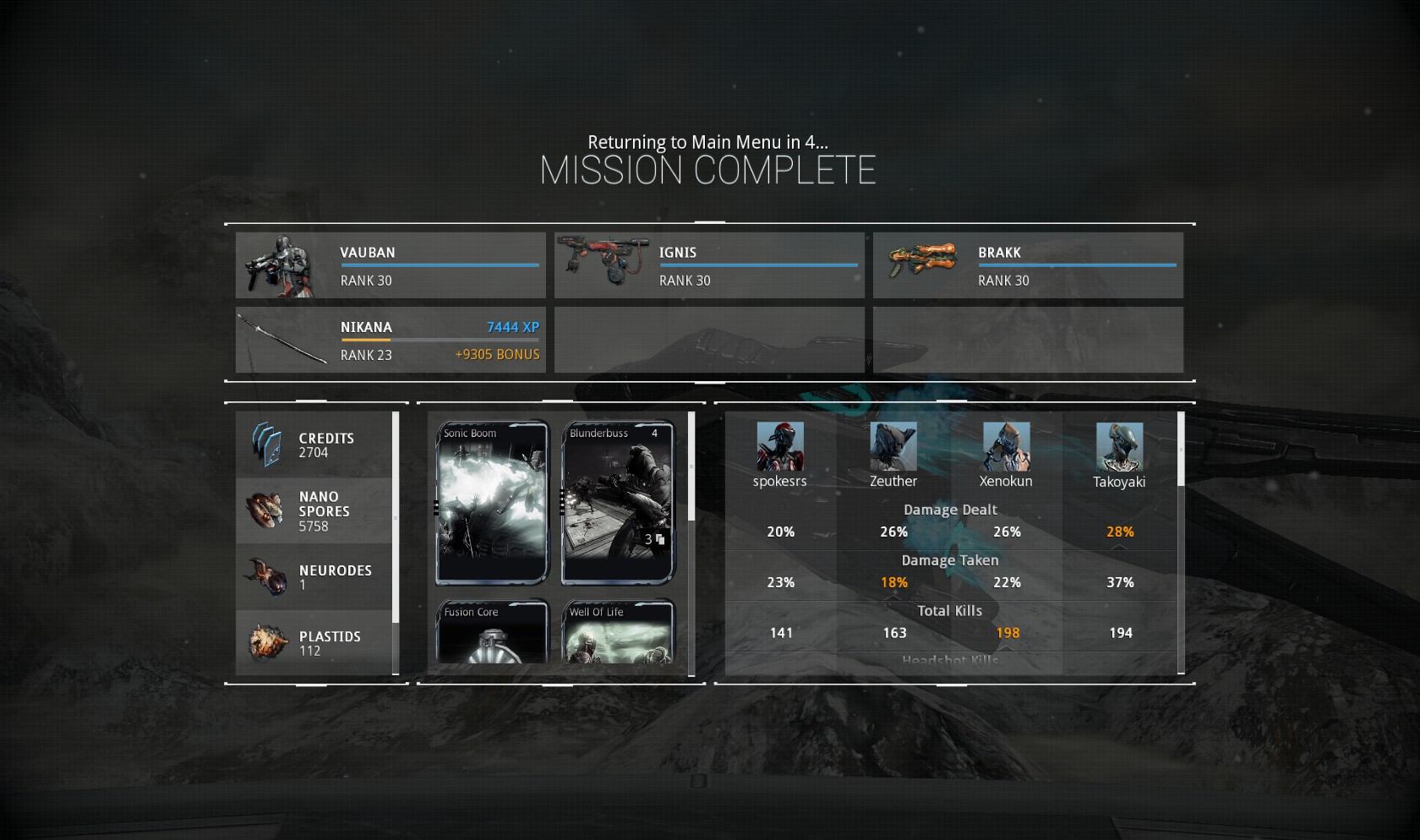Select the Neurodes reward row
This screenshot has width=1420, height=840.
(x=314, y=577)
